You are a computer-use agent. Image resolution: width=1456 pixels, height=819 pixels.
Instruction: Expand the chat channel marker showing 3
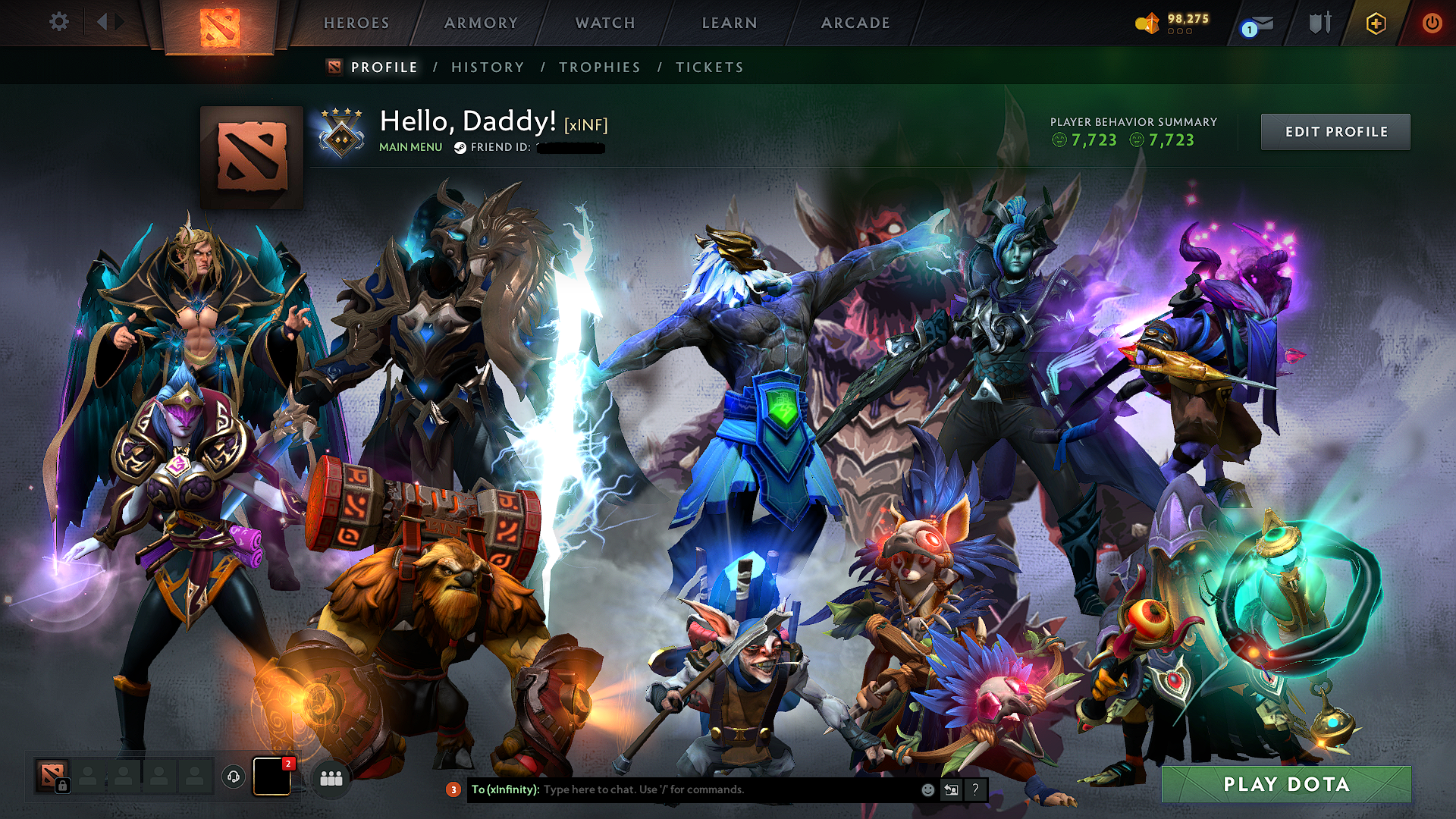pyautogui.click(x=453, y=789)
